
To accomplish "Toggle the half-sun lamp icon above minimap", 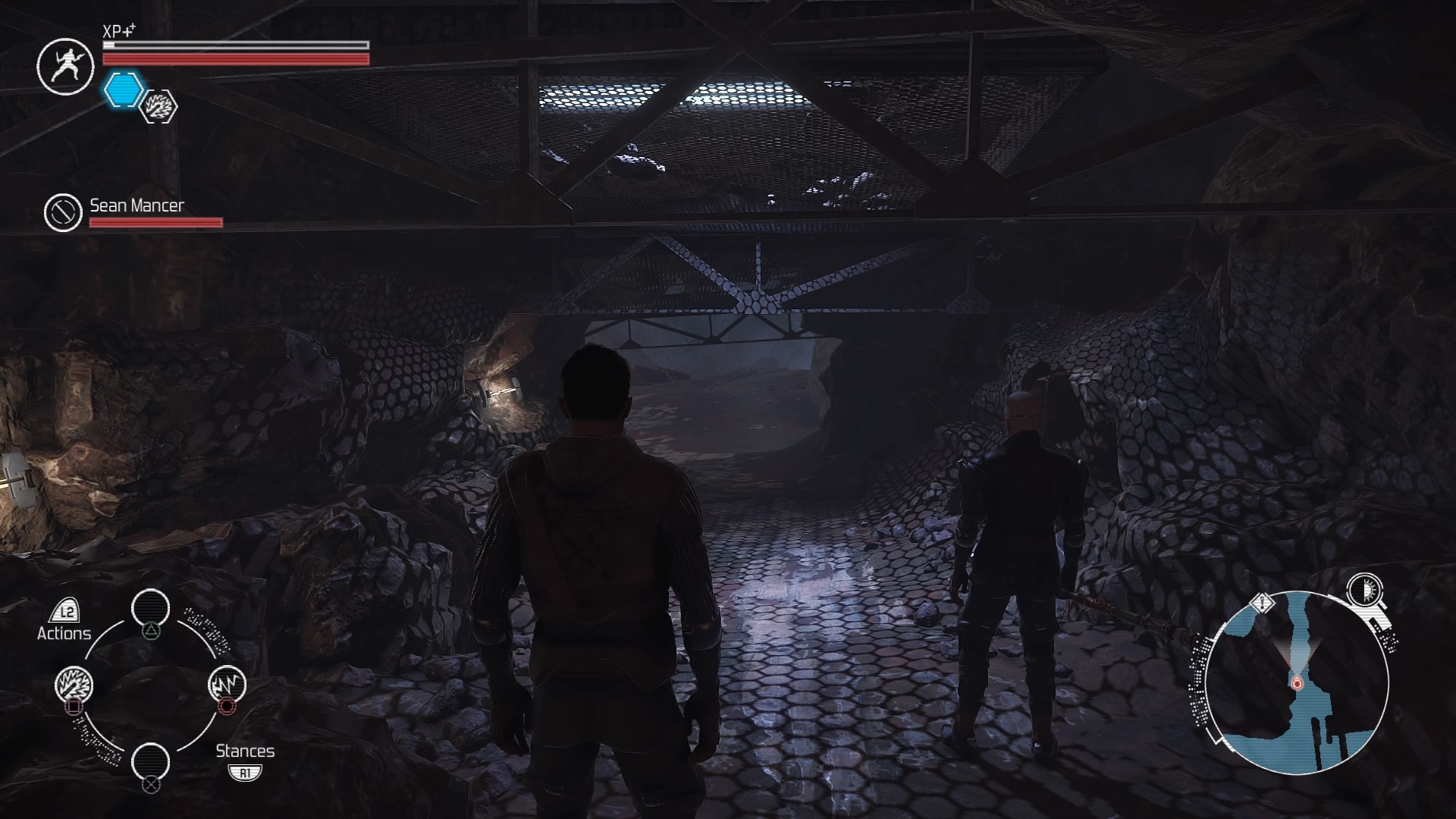I will point(1365,590).
